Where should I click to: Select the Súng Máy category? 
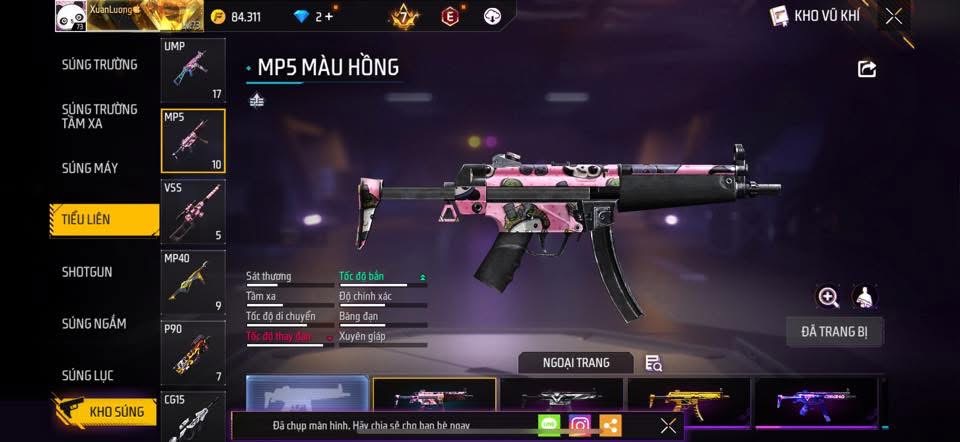pyautogui.click(x=90, y=168)
